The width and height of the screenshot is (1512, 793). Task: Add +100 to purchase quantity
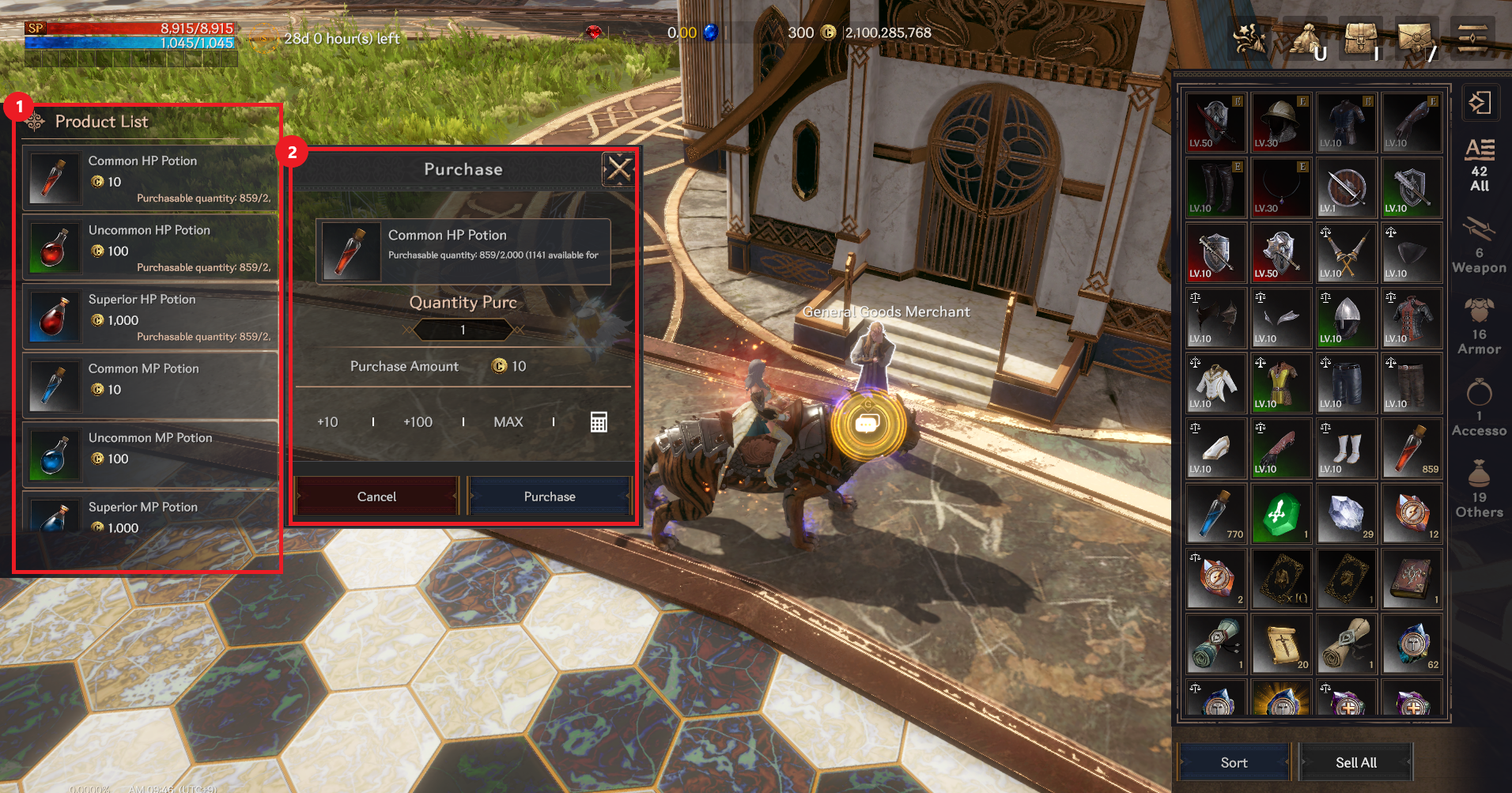(x=418, y=422)
